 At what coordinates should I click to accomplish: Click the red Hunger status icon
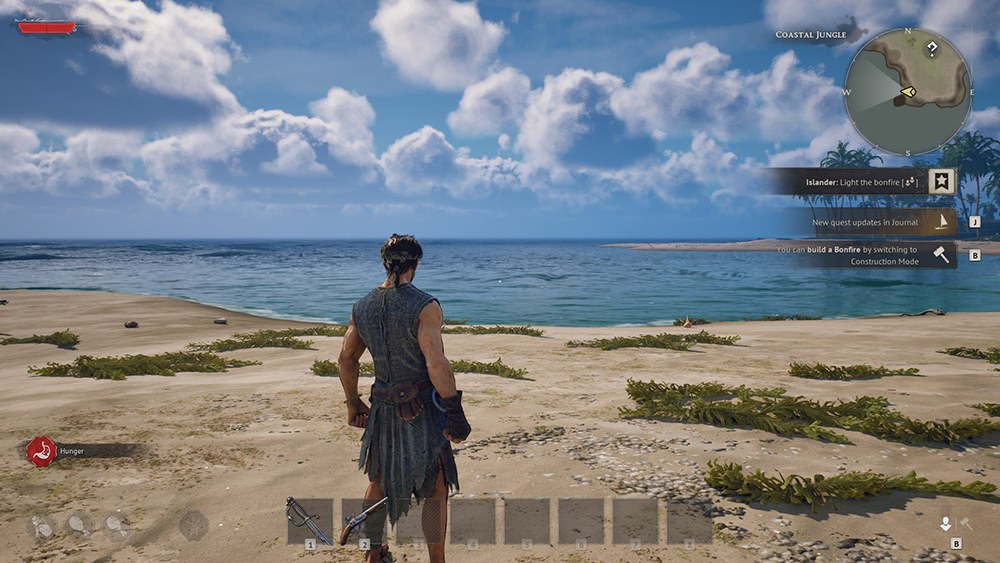[41, 451]
